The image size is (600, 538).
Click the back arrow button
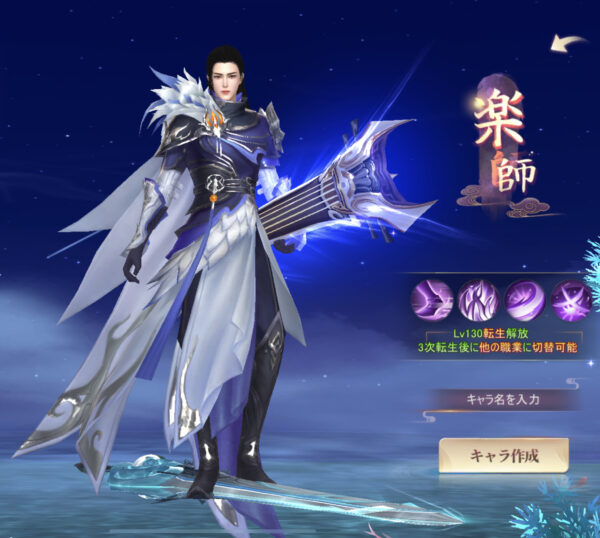click(x=567, y=43)
